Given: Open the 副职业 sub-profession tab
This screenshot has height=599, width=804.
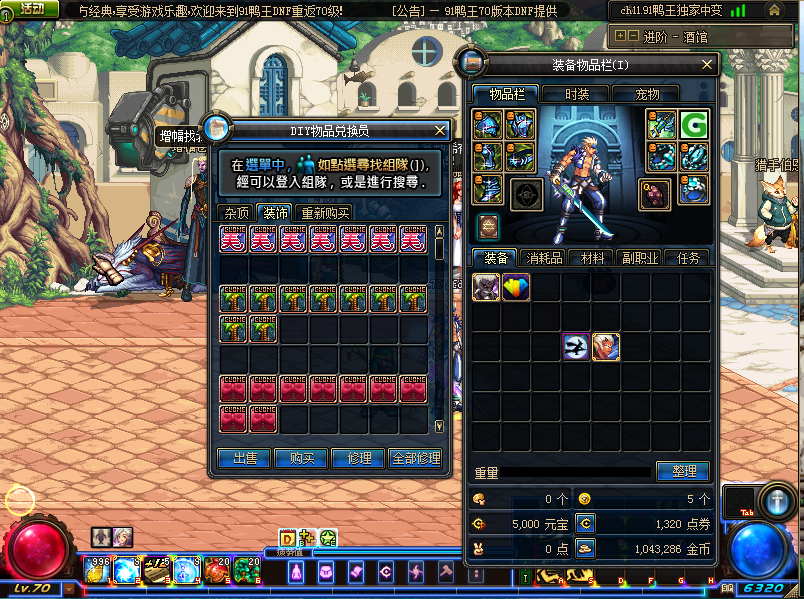Looking at the screenshot, I should 639,258.
